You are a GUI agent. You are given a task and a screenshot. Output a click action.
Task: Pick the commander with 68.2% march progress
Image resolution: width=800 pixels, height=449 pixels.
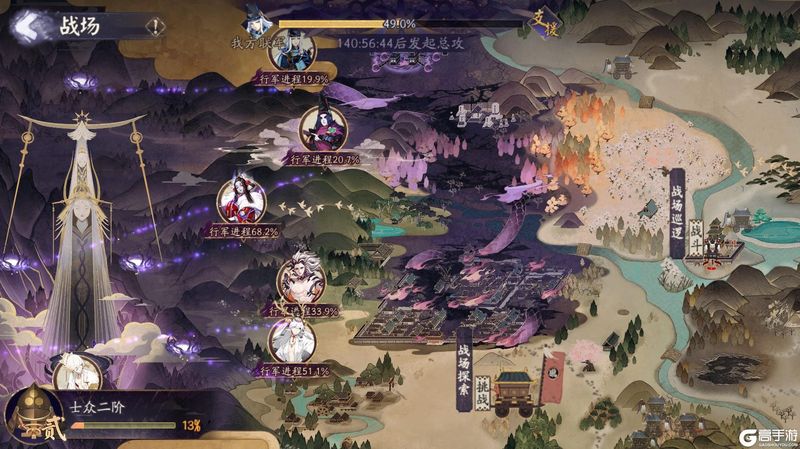click(x=242, y=200)
